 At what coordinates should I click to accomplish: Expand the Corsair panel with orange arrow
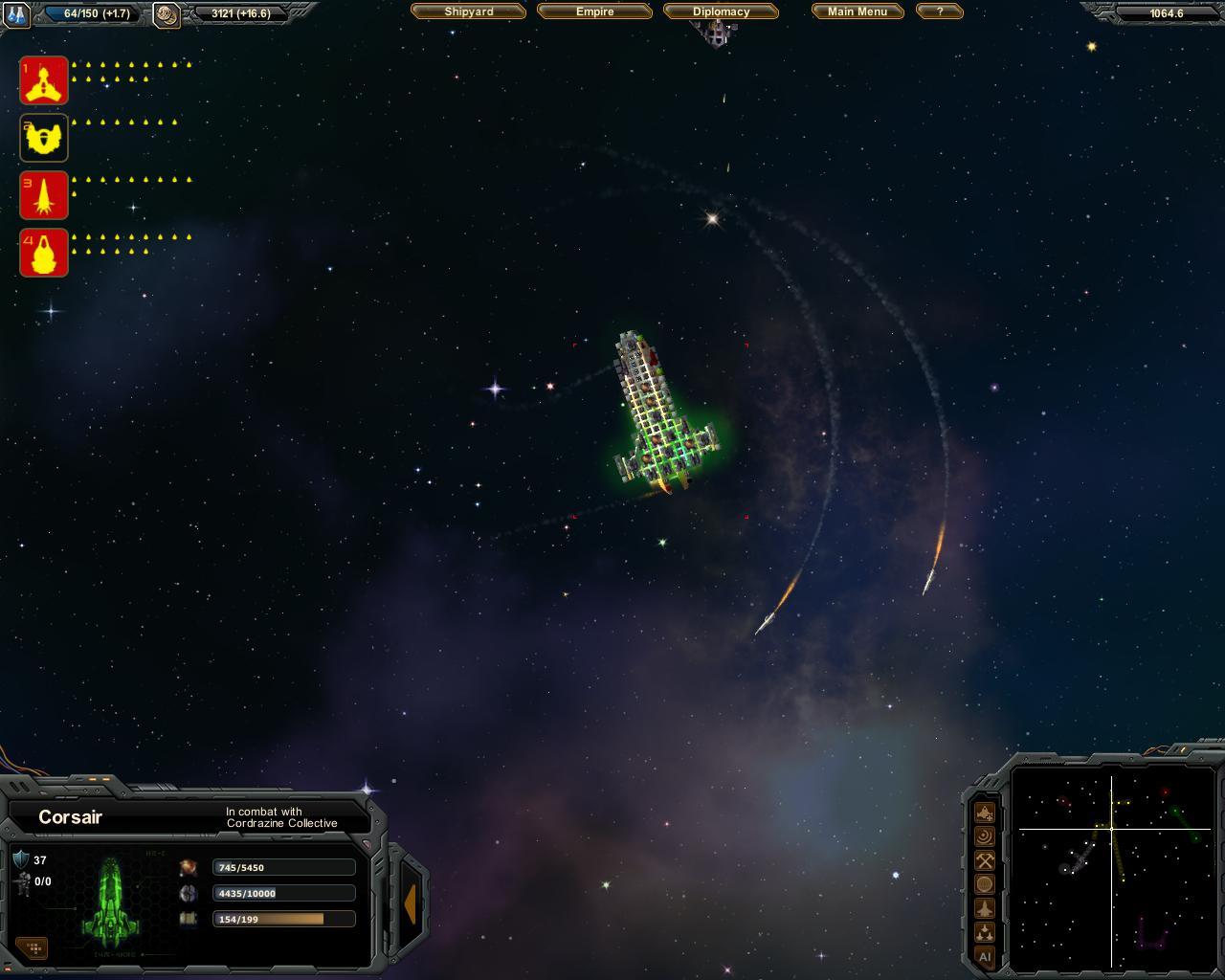(x=411, y=903)
